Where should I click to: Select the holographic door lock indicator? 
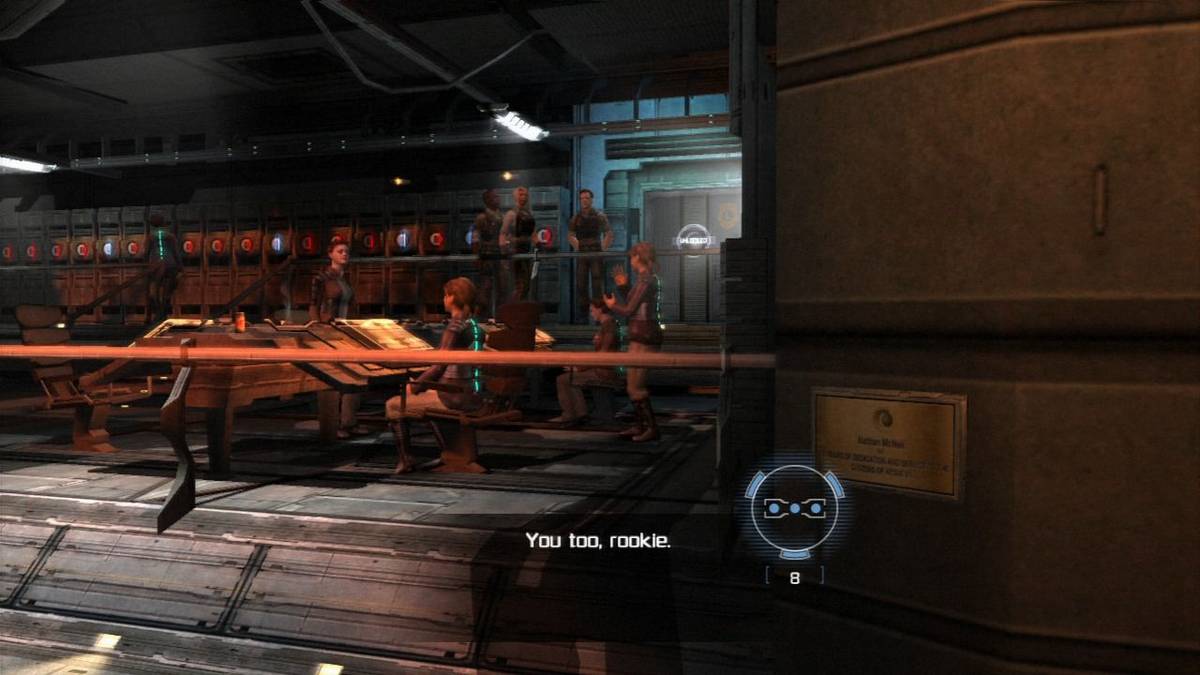click(693, 240)
